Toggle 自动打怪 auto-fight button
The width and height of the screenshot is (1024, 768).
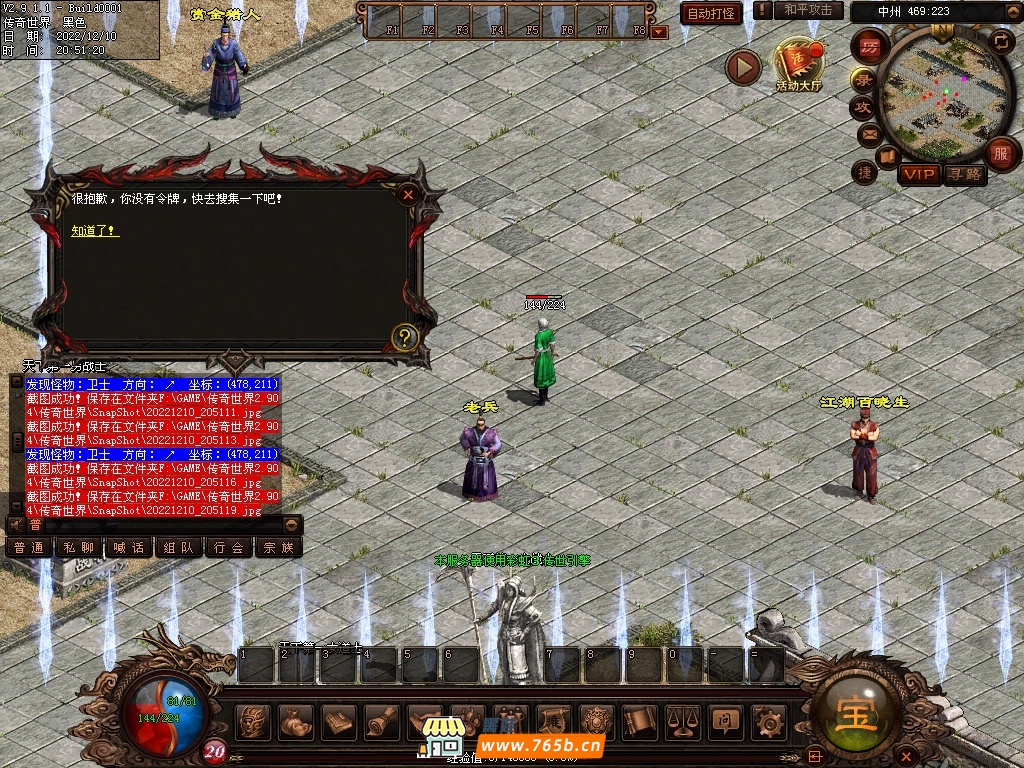click(x=711, y=13)
